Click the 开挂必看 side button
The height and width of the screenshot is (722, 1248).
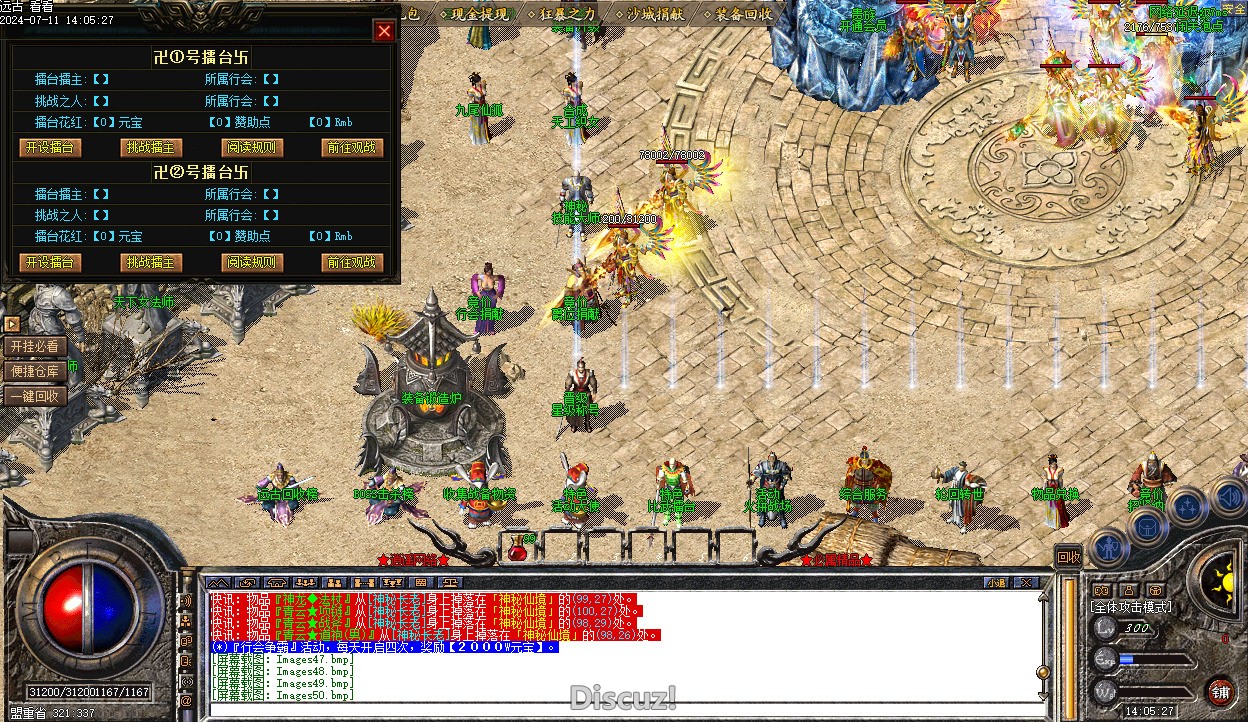[x=36, y=346]
